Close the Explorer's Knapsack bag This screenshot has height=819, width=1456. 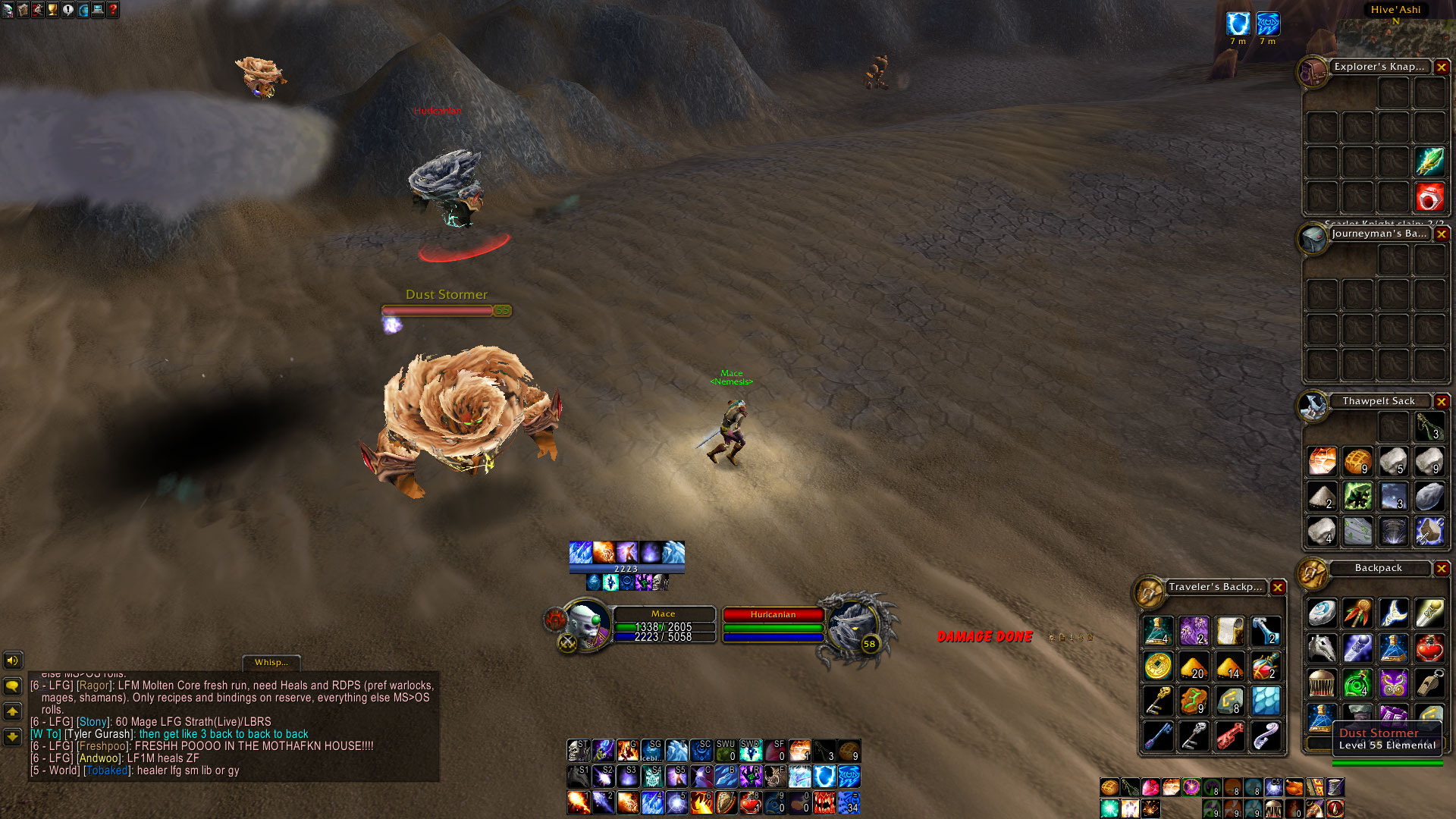1442,67
